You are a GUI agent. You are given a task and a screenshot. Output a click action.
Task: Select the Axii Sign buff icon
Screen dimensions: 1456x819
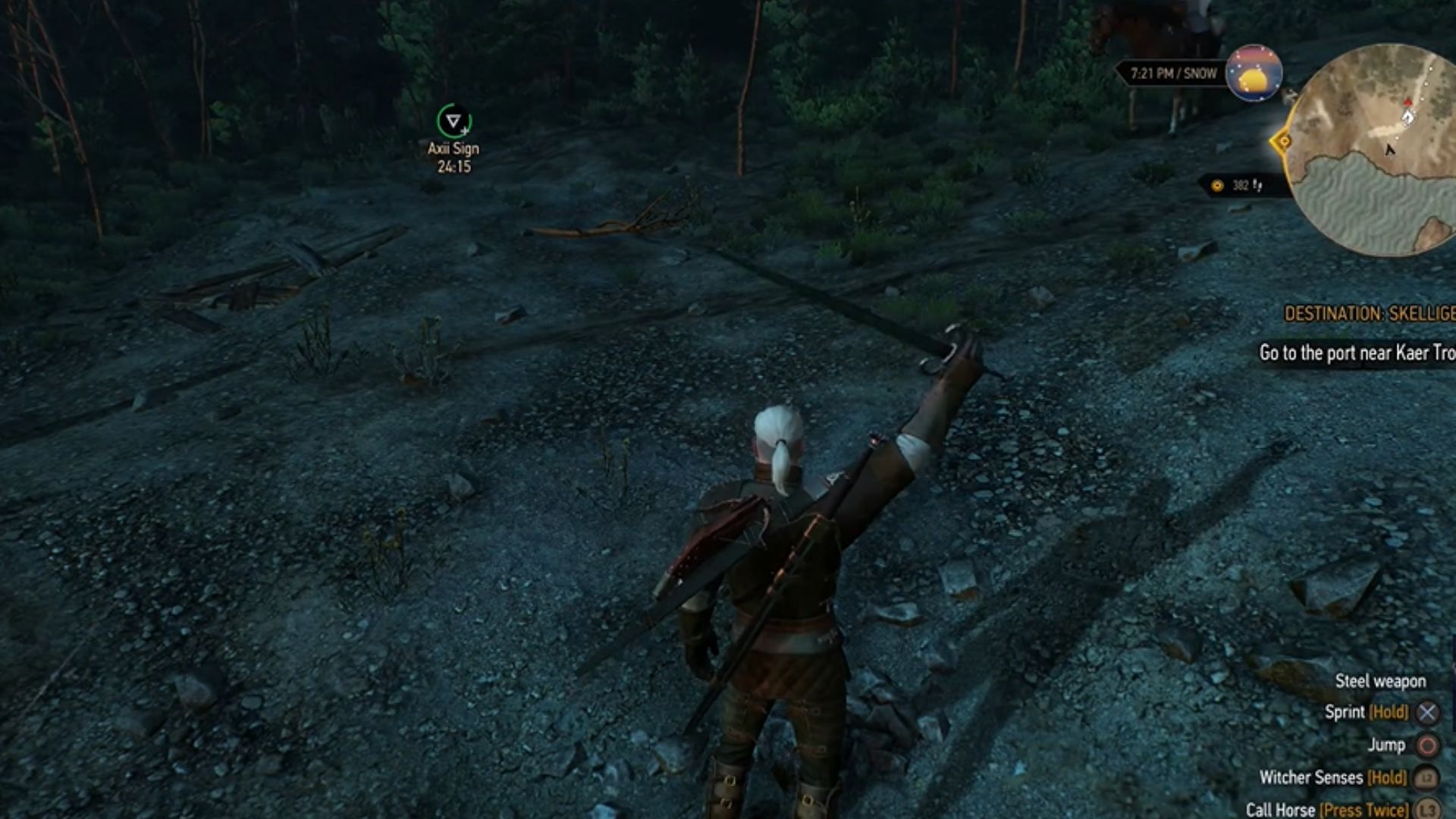453,121
